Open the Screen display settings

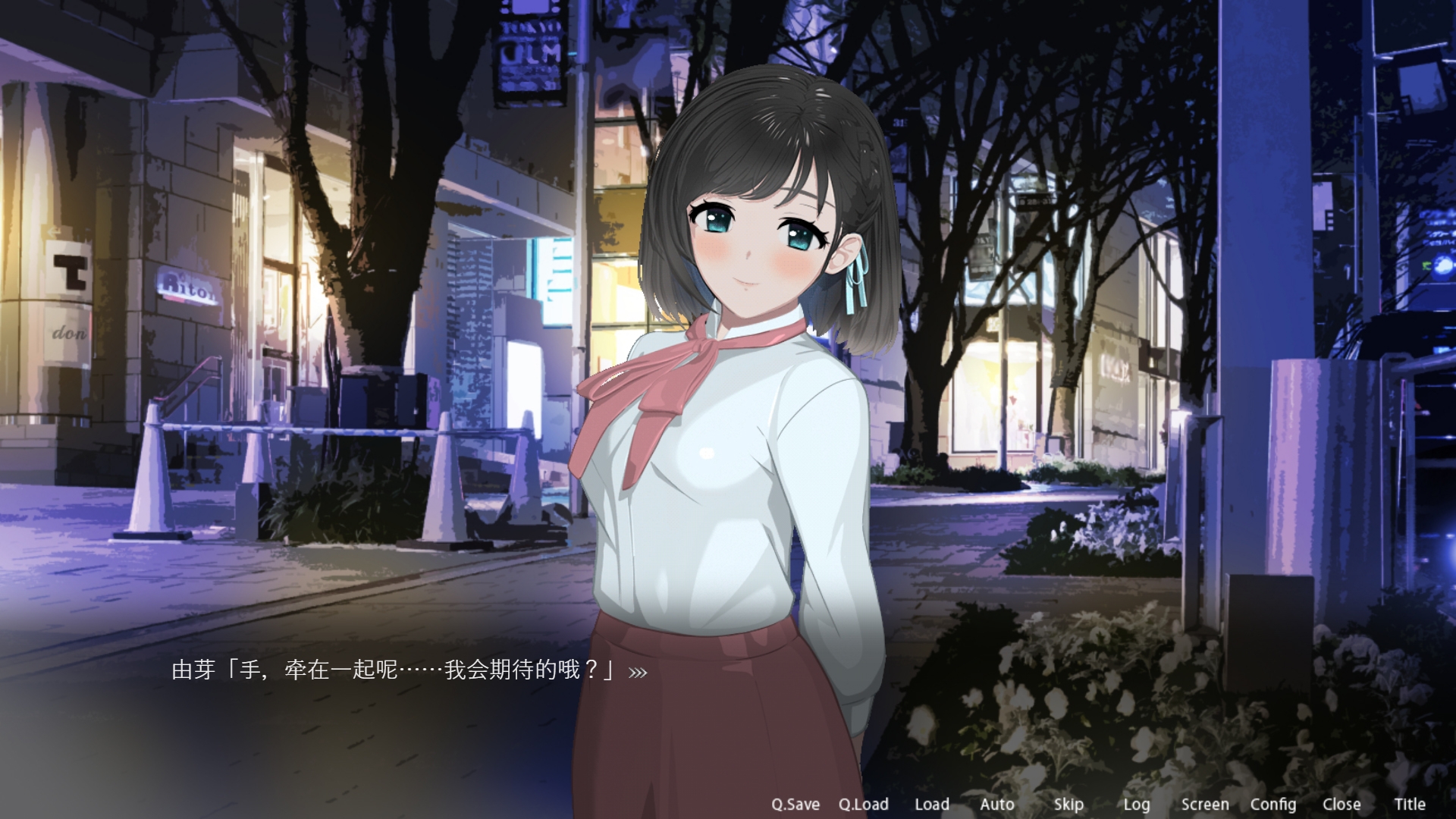pos(1205,804)
